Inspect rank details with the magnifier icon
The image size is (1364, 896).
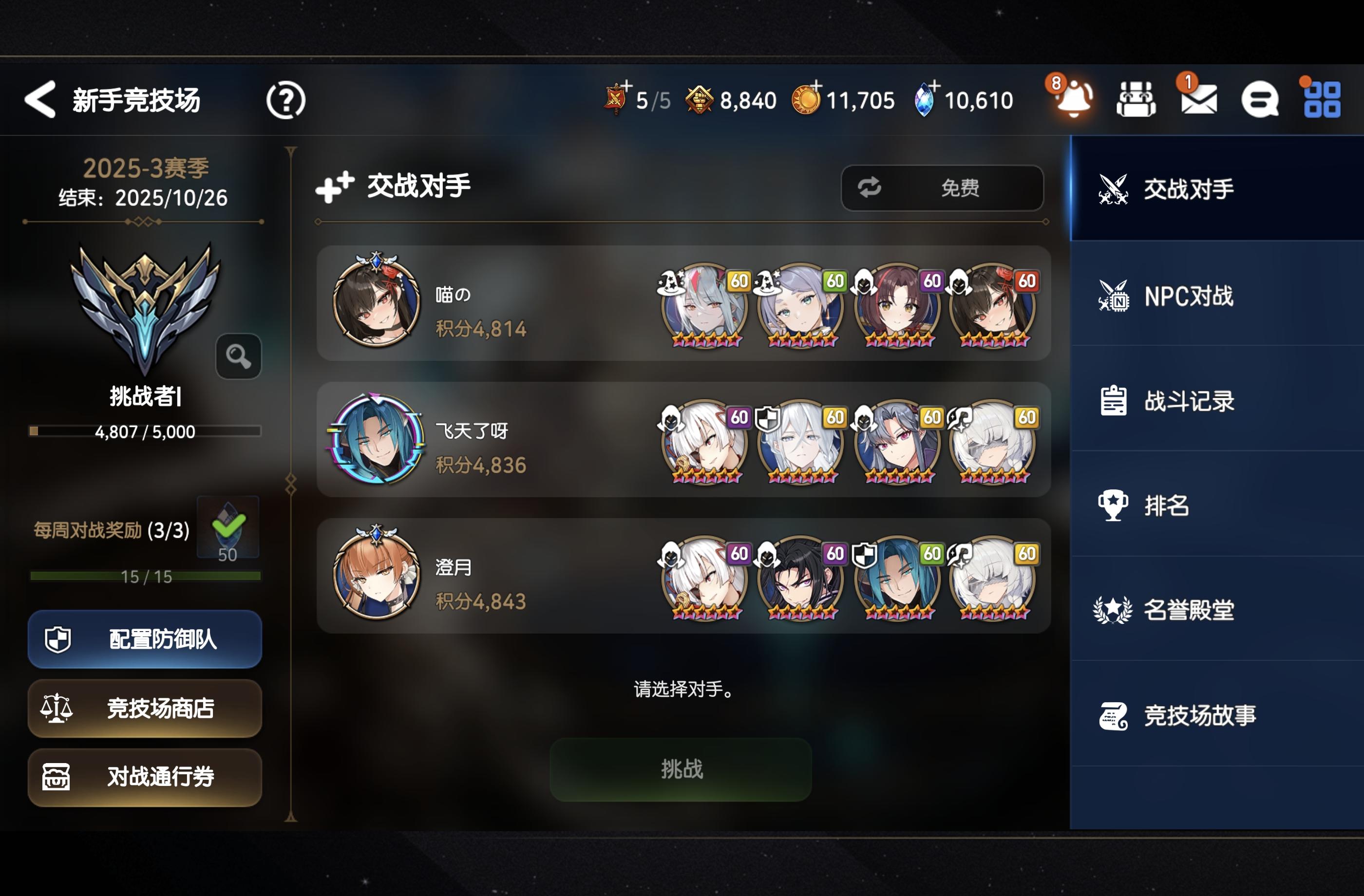tap(238, 356)
